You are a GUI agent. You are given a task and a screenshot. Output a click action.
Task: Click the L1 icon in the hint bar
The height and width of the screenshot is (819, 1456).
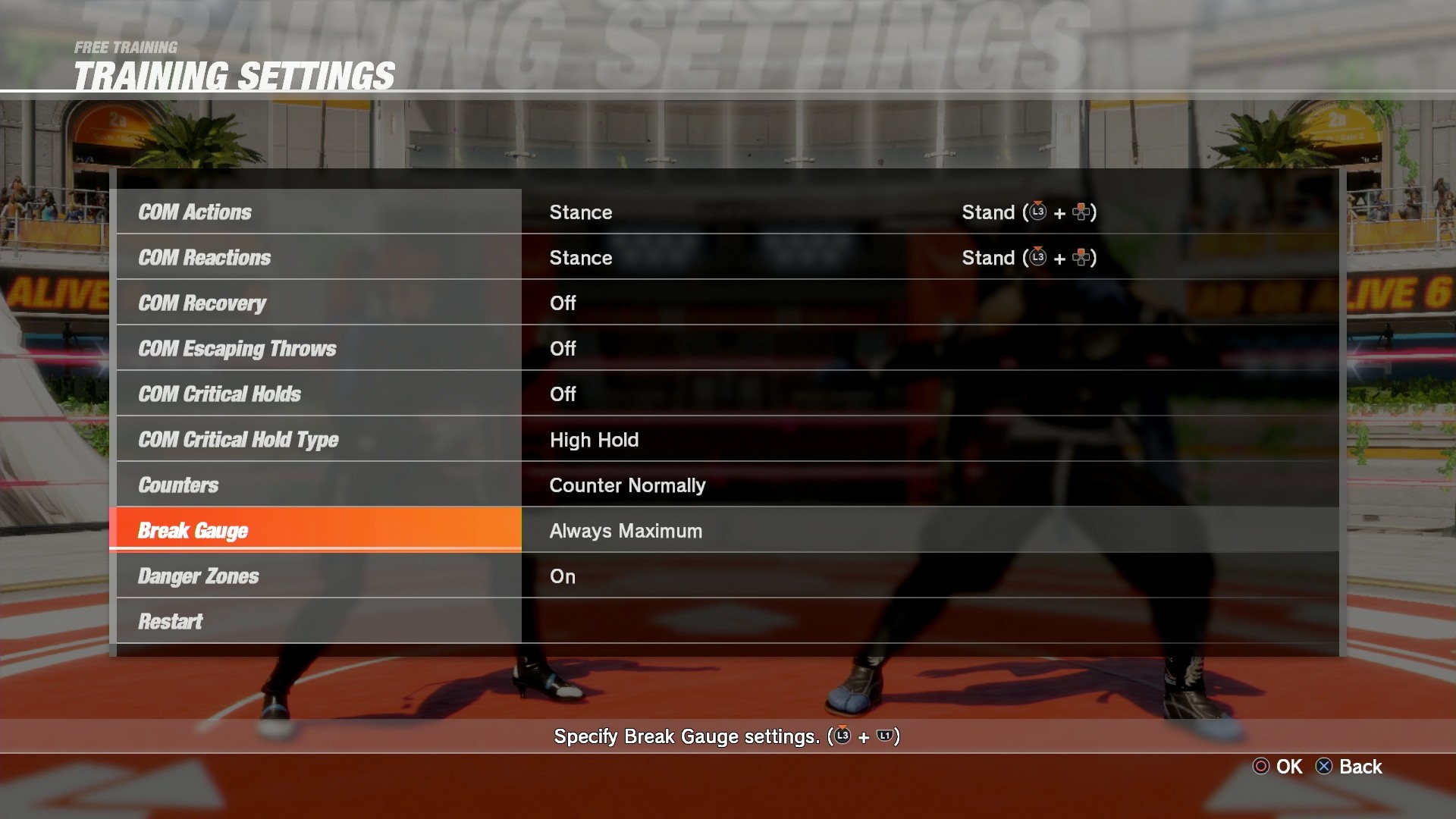click(885, 736)
